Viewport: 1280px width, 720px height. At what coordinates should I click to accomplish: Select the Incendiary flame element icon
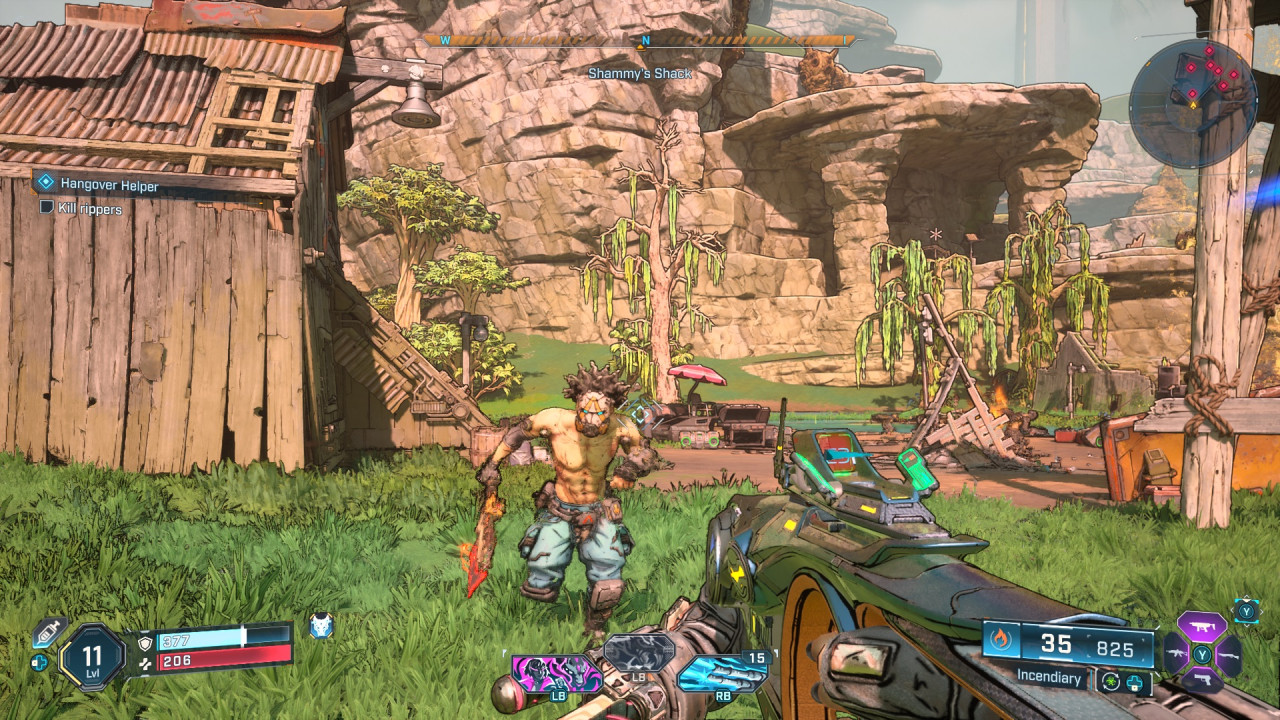(1000, 642)
